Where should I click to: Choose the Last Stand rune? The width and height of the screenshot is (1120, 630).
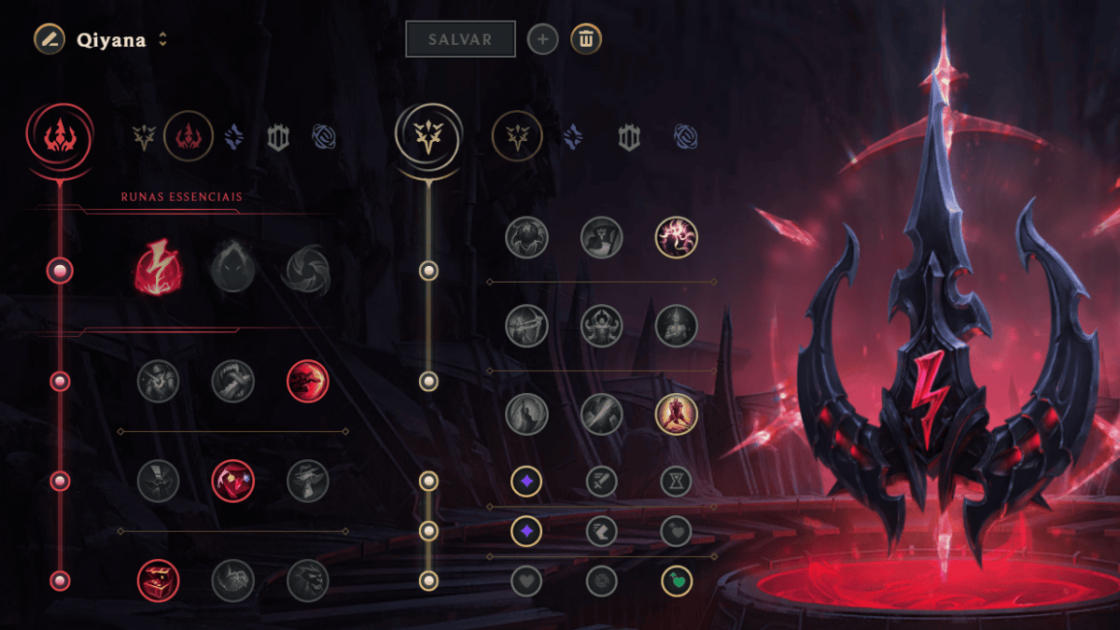pyautogui.click(x=676, y=414)
